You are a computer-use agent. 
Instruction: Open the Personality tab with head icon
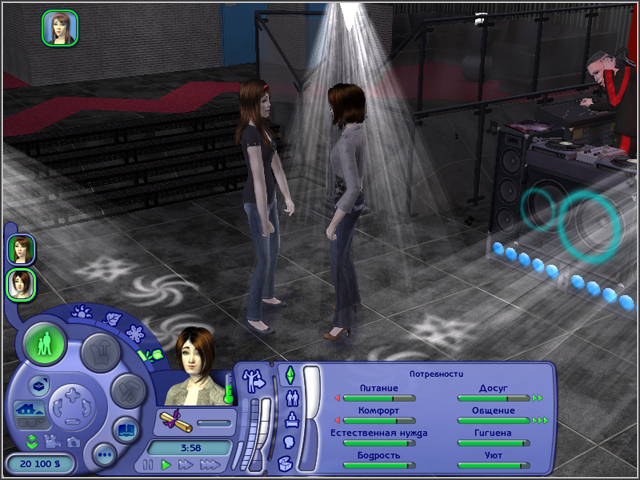coord(288,441)
